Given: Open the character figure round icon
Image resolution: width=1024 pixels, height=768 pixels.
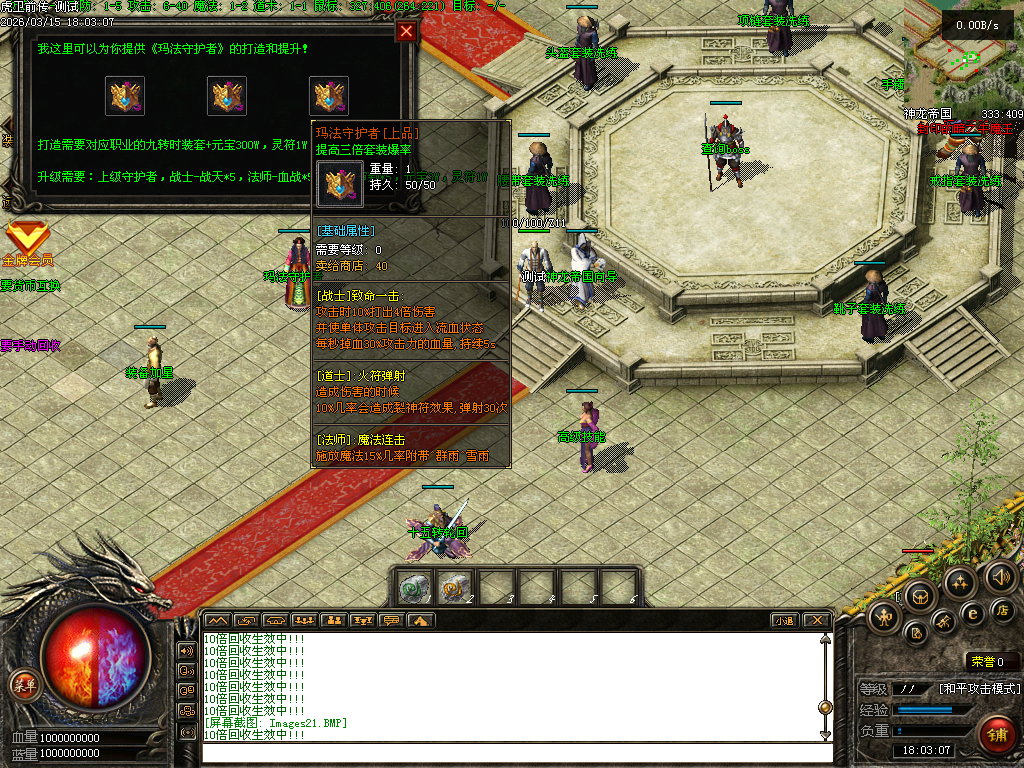Looking at the screenshot, I should tap(884, 617).
